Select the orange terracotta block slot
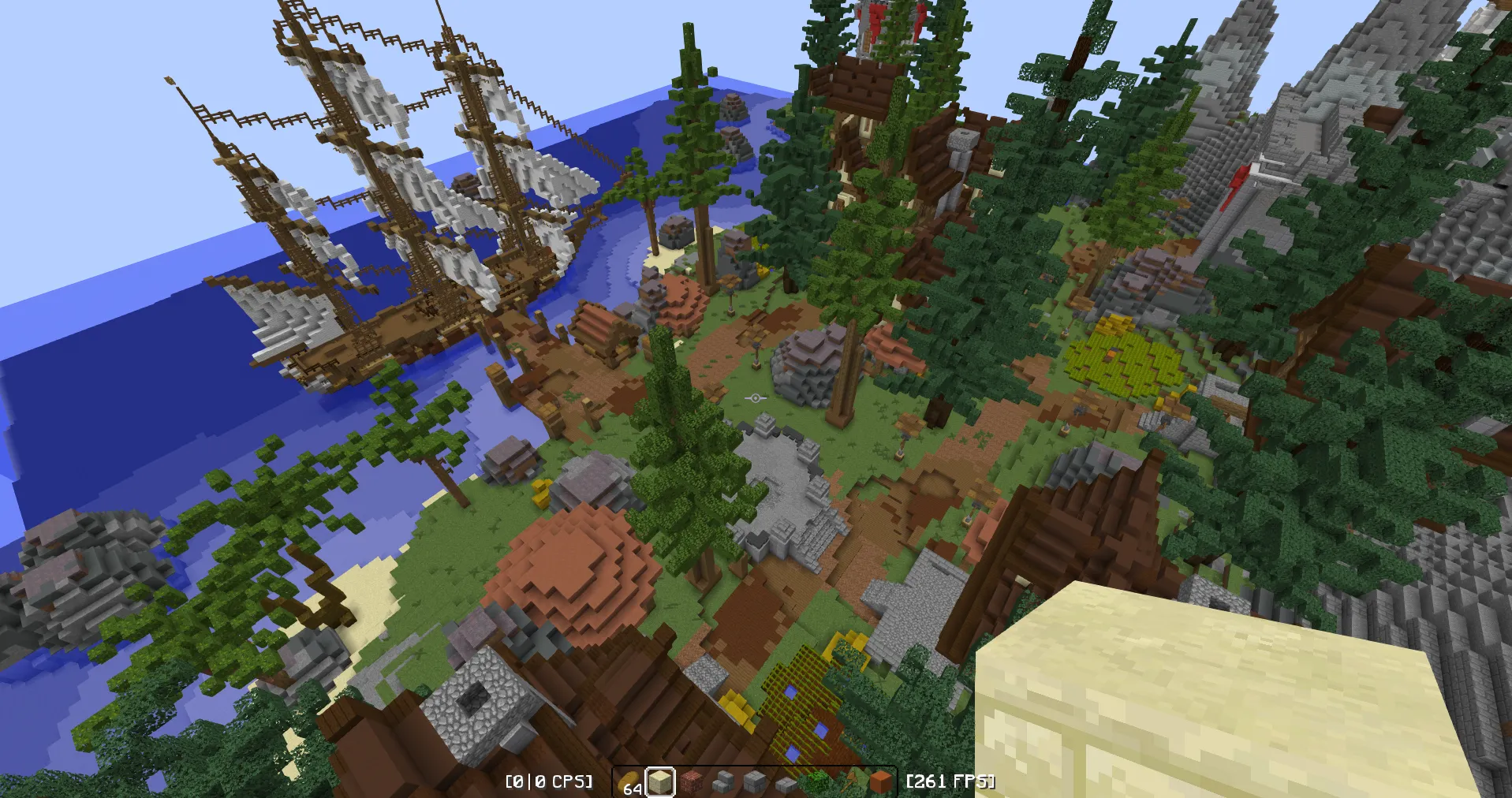The width and height of the screenshot is (1512, 798). (x=880, y=782)
